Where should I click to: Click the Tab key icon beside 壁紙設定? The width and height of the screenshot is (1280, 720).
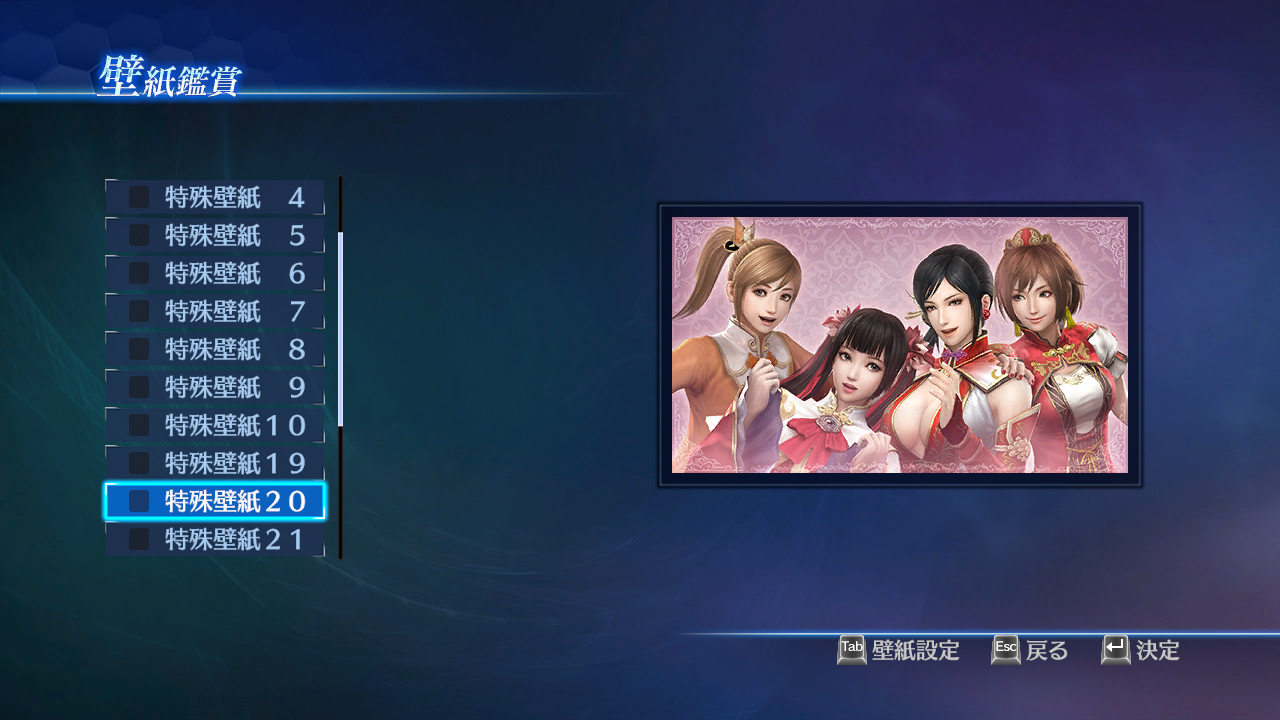[x=852, y=650]
